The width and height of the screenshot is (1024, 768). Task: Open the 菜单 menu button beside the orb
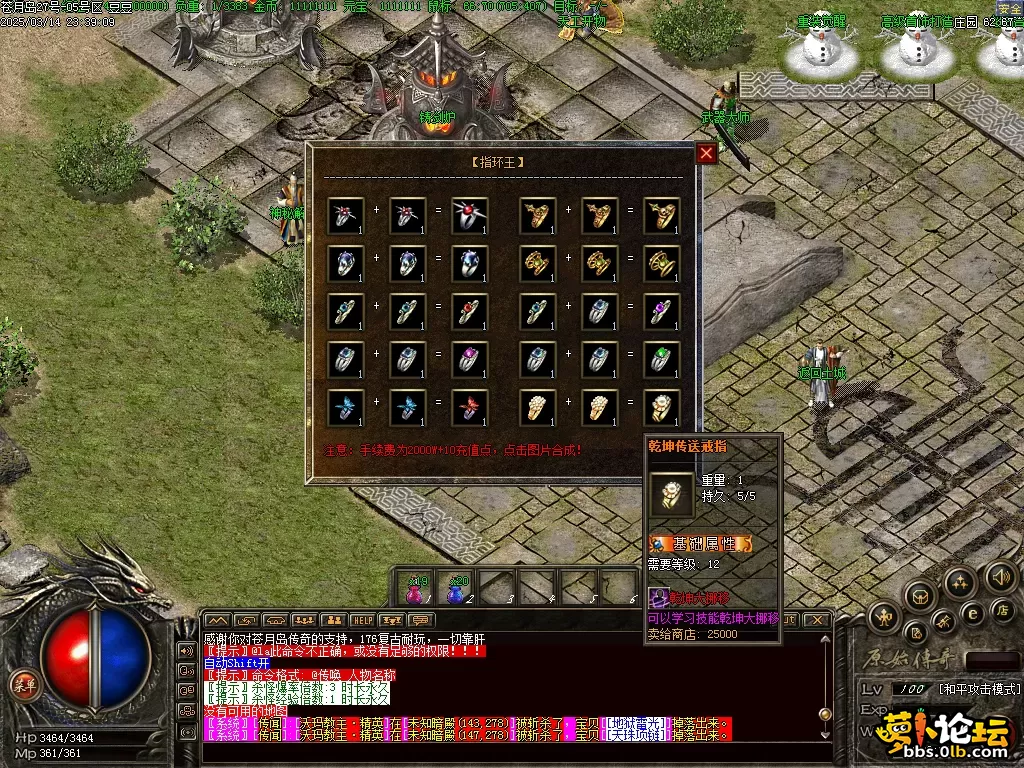click(22, 684)
